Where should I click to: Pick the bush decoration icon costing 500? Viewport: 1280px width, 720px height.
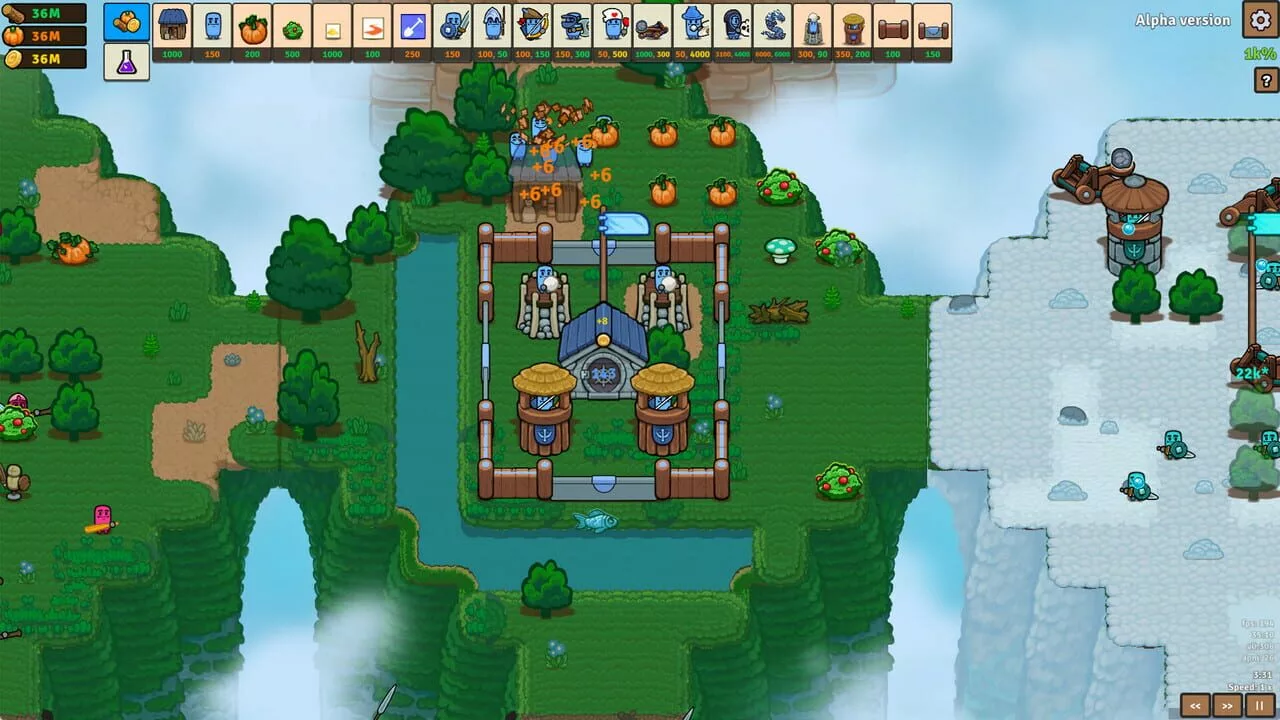point(295,30)
